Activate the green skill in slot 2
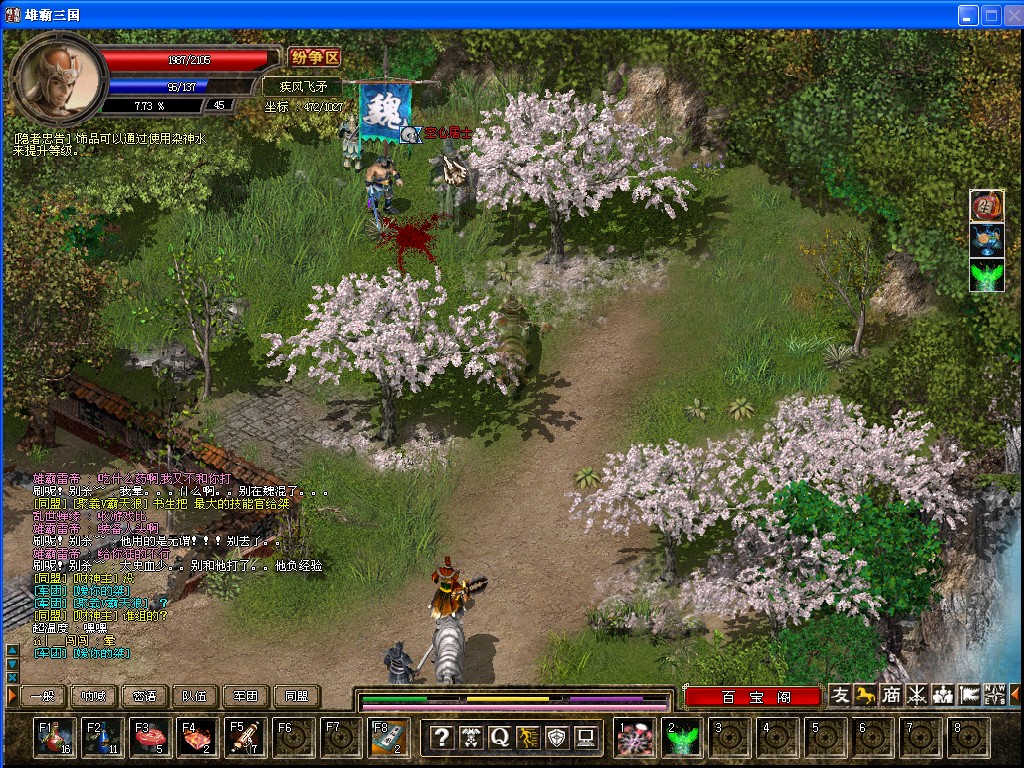The height and width of the screenshot is (768, 1024). point(683,738)
